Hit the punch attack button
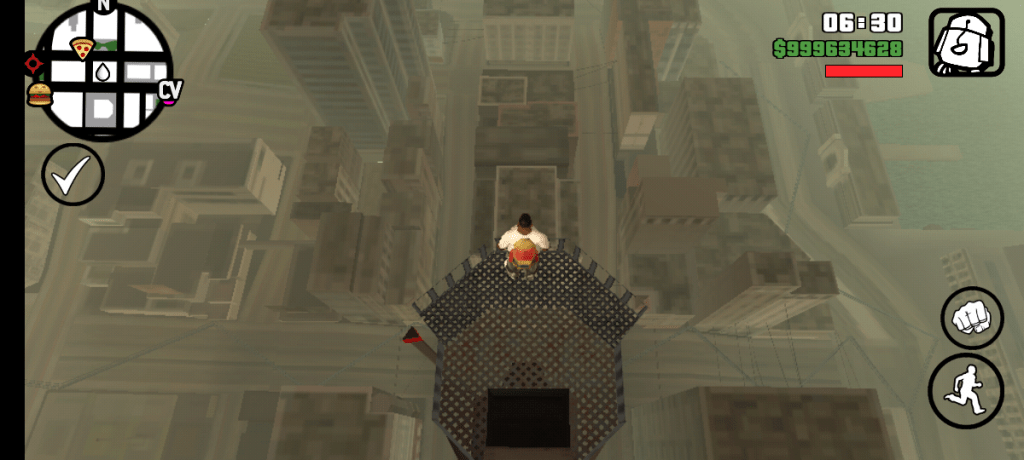 pos(971,318)
